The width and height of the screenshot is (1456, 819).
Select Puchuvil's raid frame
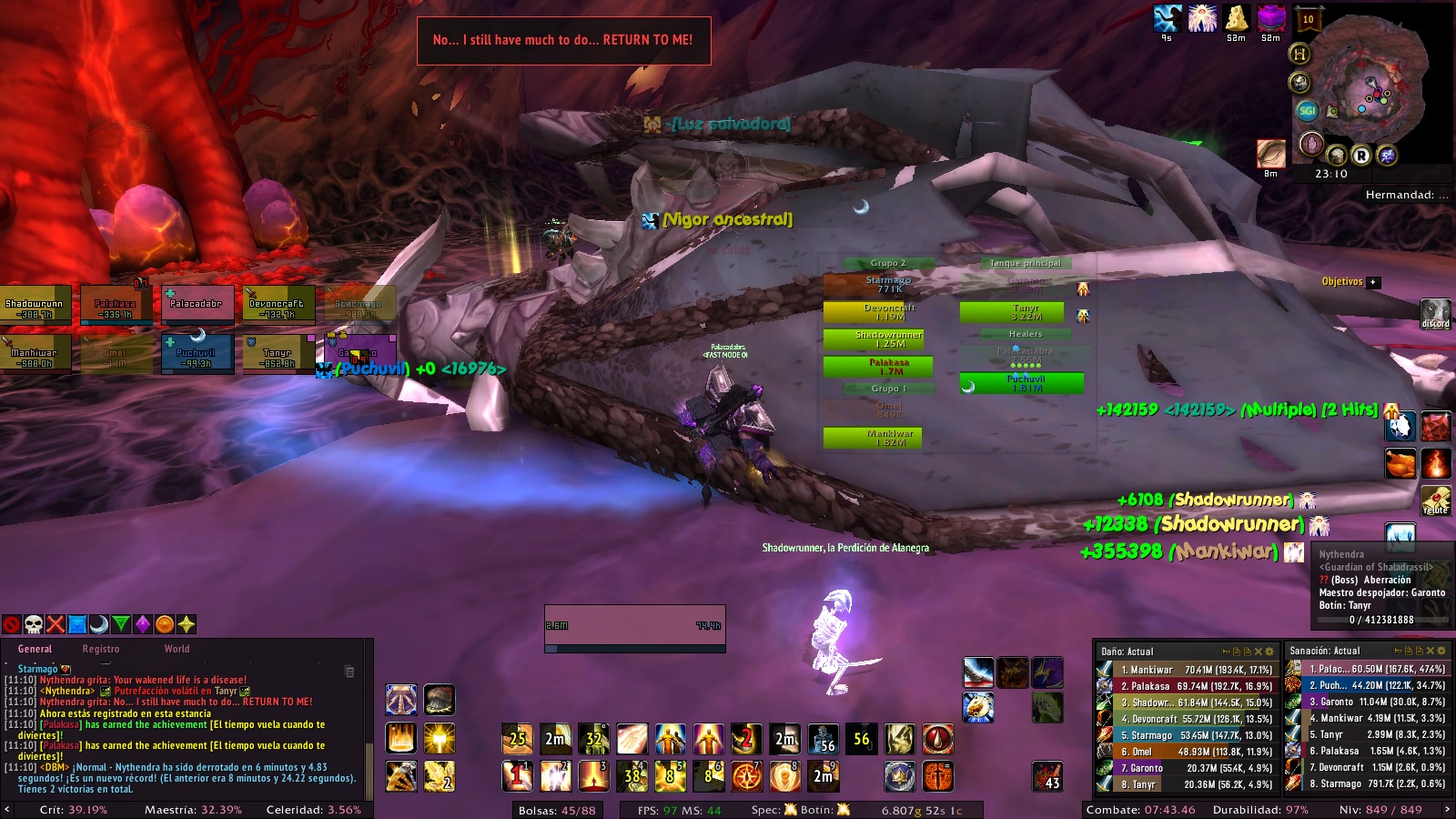tap(196, 353)
